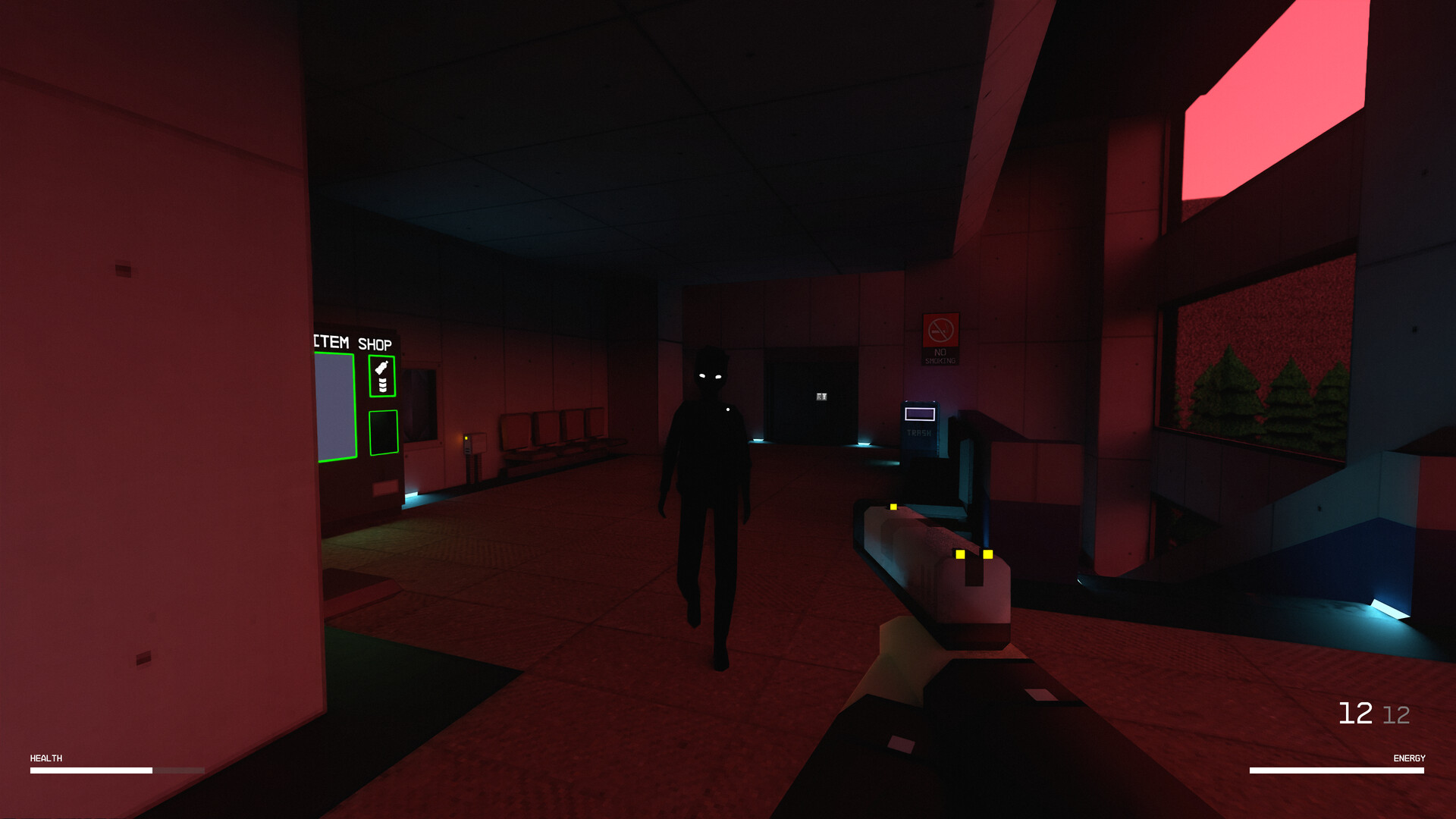Select the HEALTH label tab
Screen dimensions: 1456x819
[x=45, y=758]
